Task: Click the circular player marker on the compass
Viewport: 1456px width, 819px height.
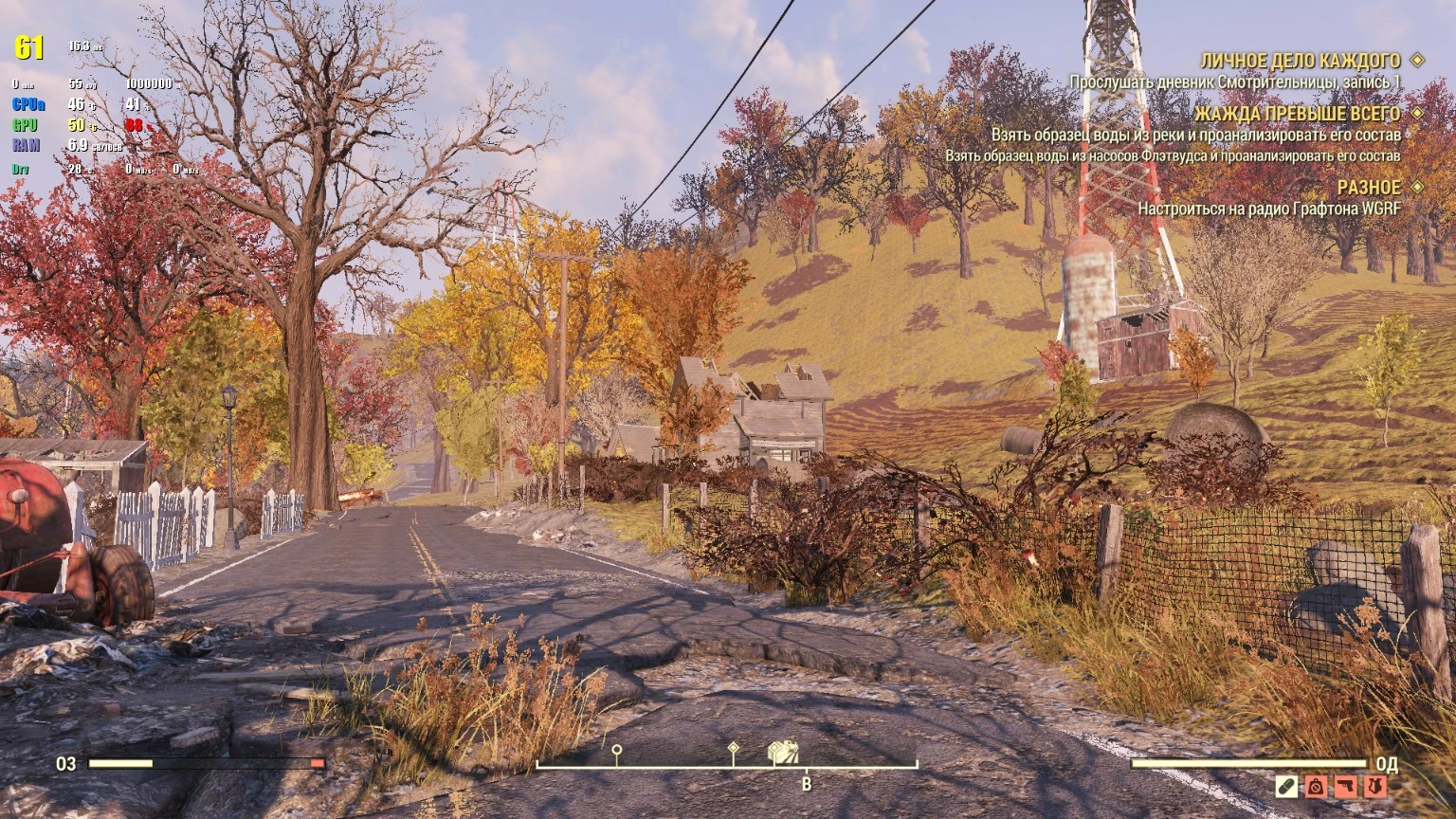Action: 616,750
